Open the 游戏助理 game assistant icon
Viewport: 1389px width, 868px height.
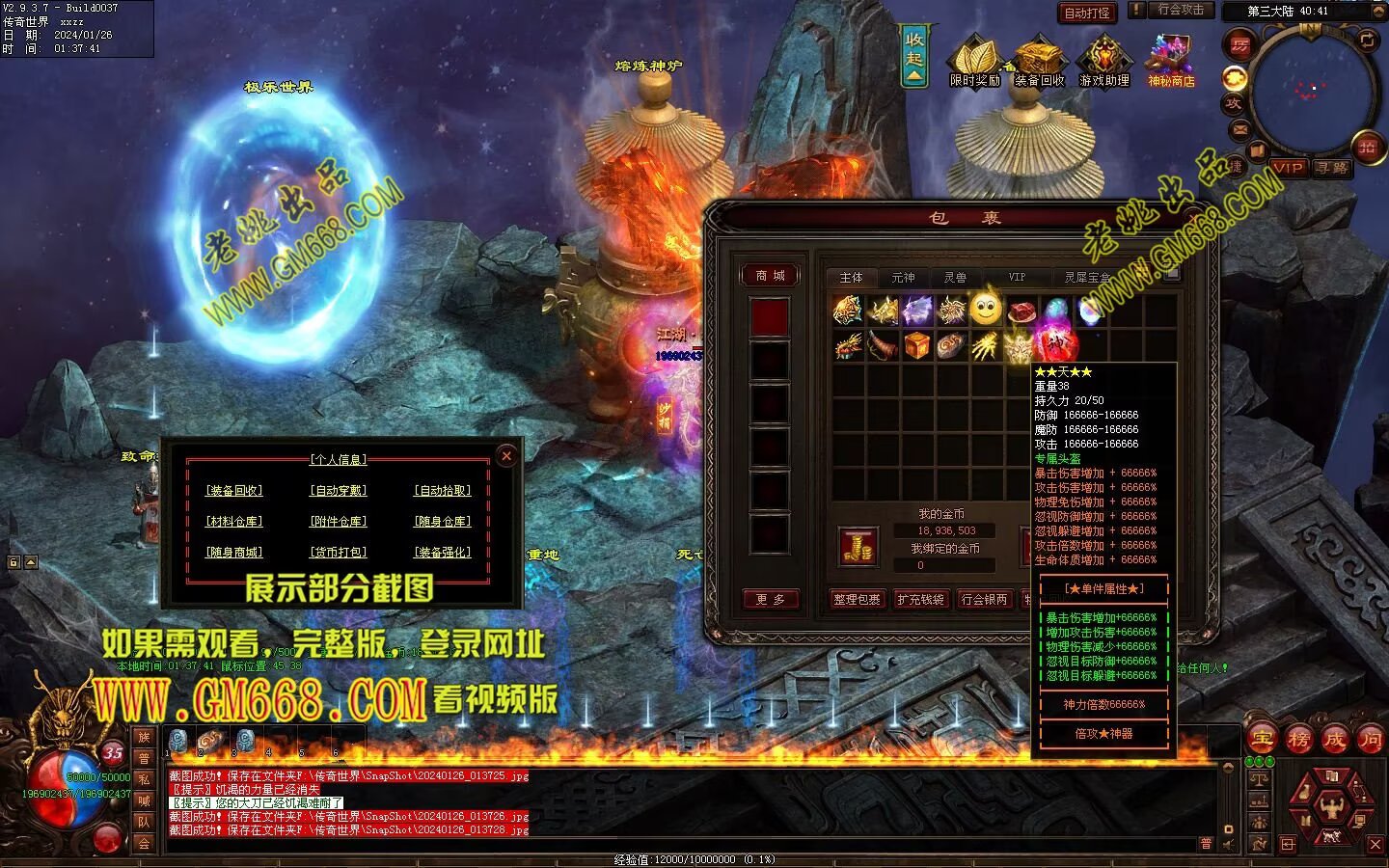click(x=1104, y=62)
